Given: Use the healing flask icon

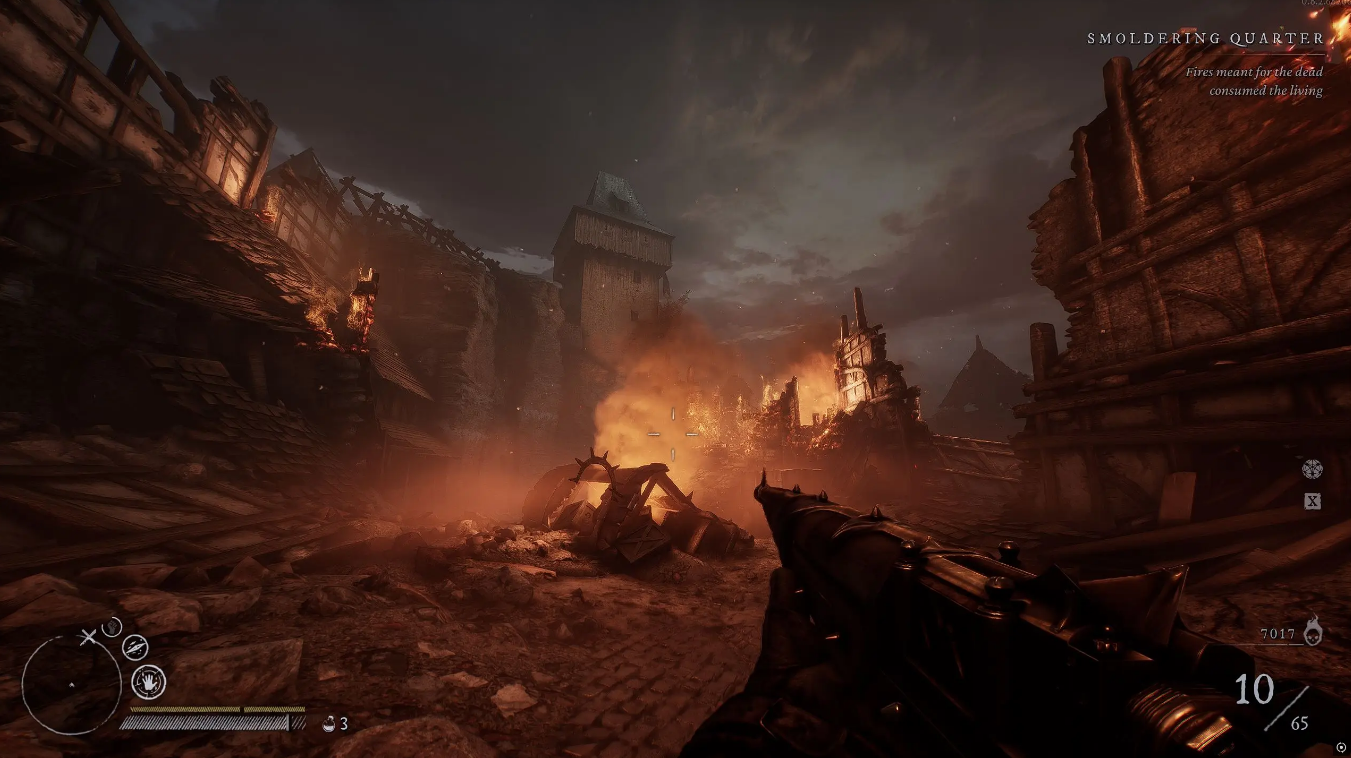Looking at the screenshot, I should point(329,723).
